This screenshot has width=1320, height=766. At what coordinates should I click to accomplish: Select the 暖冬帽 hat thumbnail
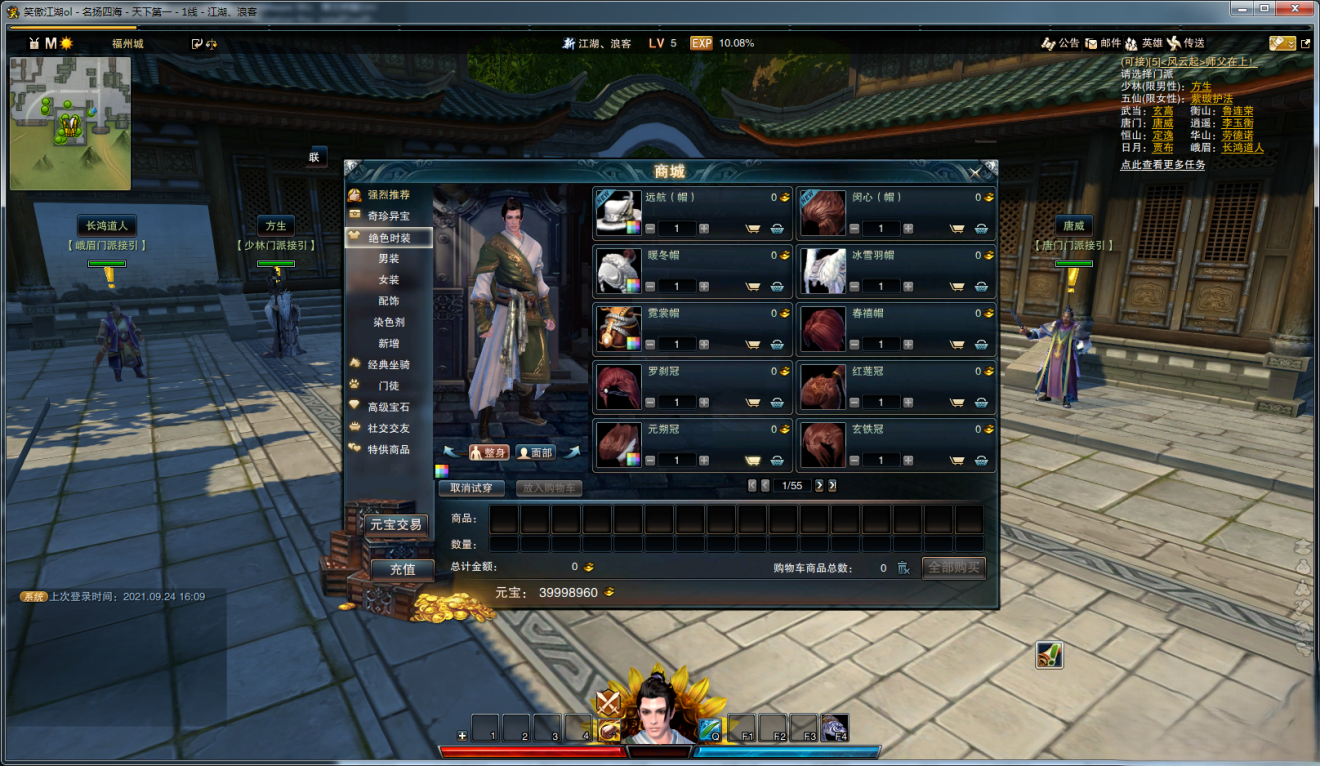click(618, 271)
